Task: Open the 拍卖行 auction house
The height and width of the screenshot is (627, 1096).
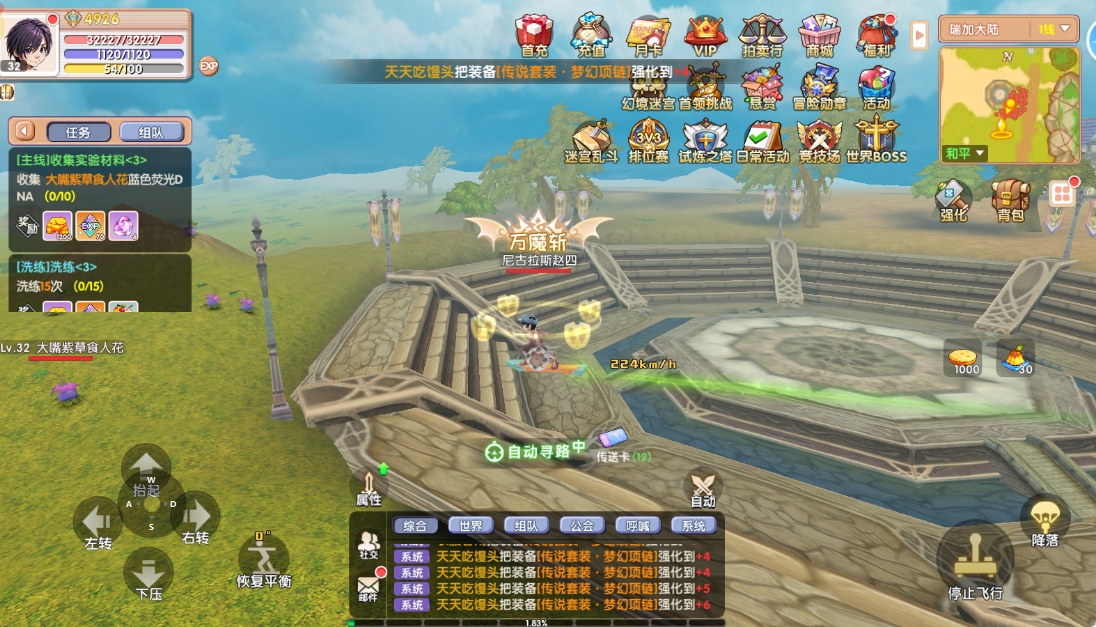Action: 762,35
